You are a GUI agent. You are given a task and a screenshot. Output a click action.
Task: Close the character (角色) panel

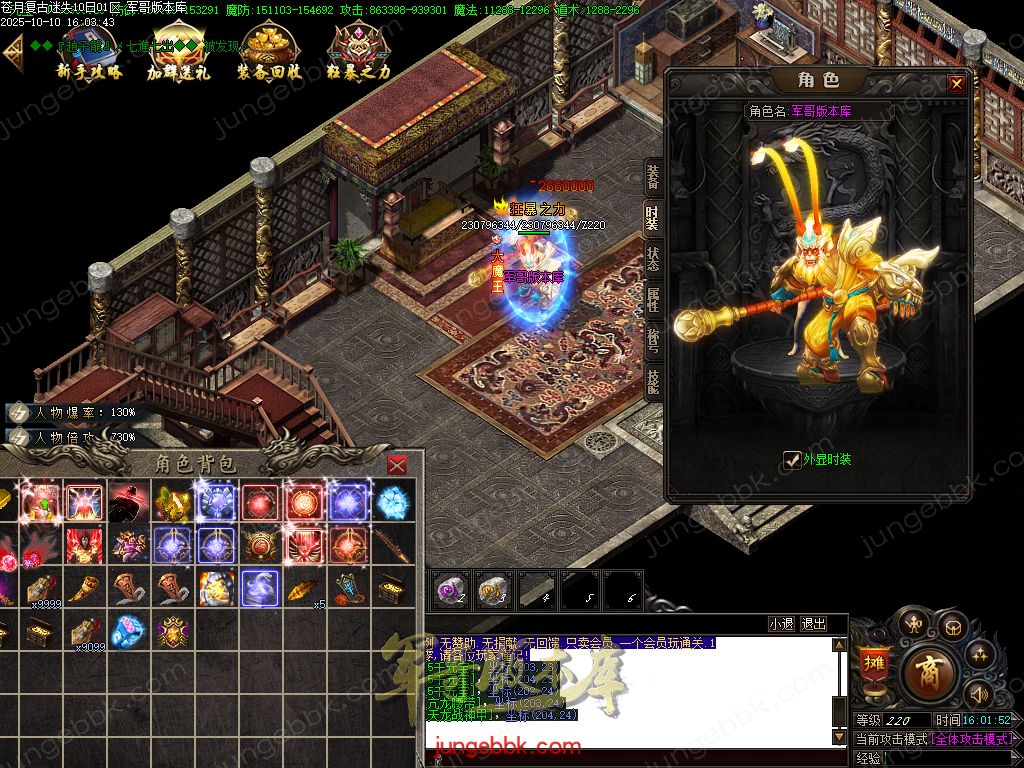956,84
